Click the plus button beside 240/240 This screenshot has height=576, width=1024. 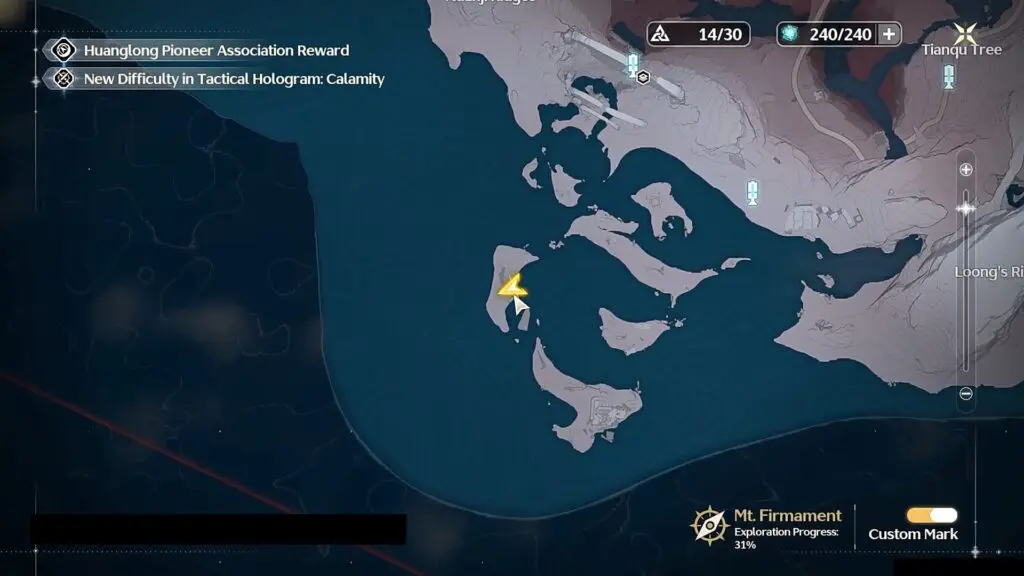(x=888, y=34)
